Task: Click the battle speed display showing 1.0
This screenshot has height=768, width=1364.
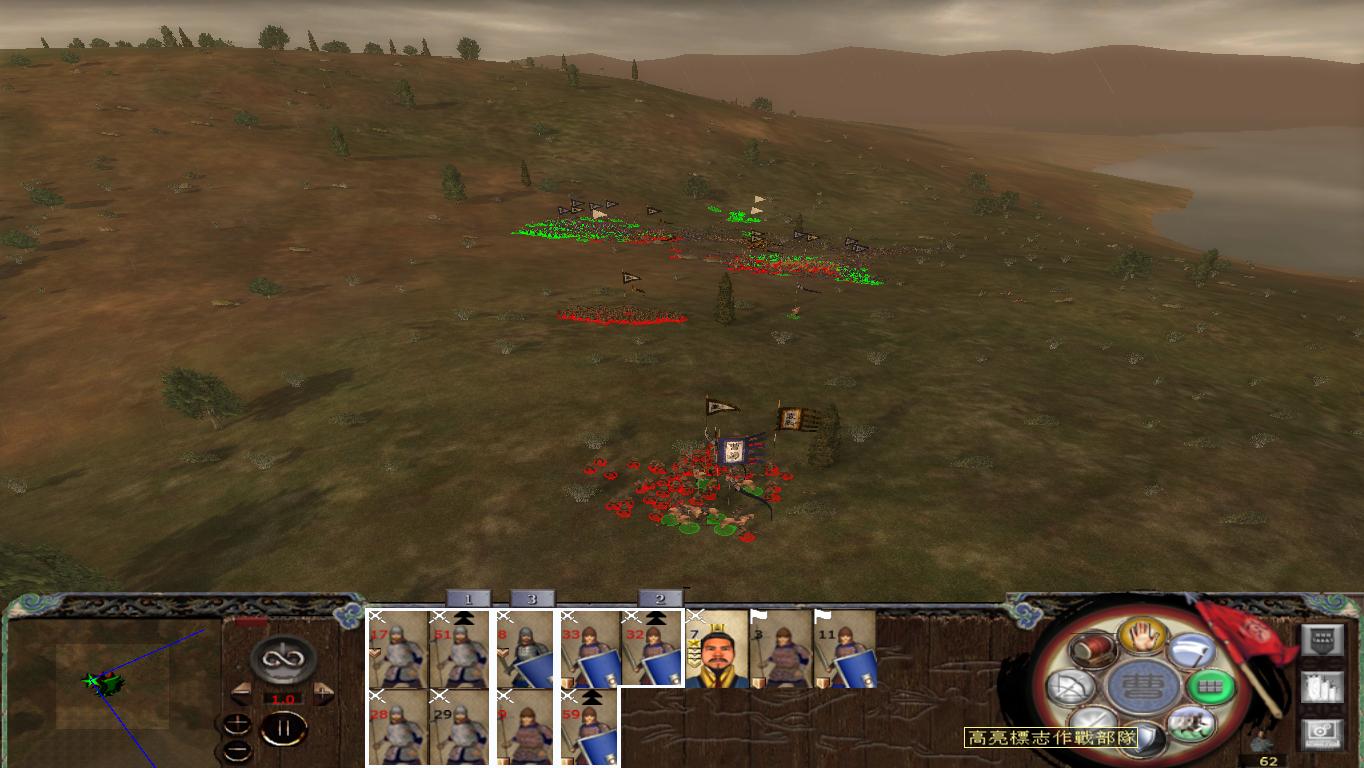Action: click(x=283, y=698)
